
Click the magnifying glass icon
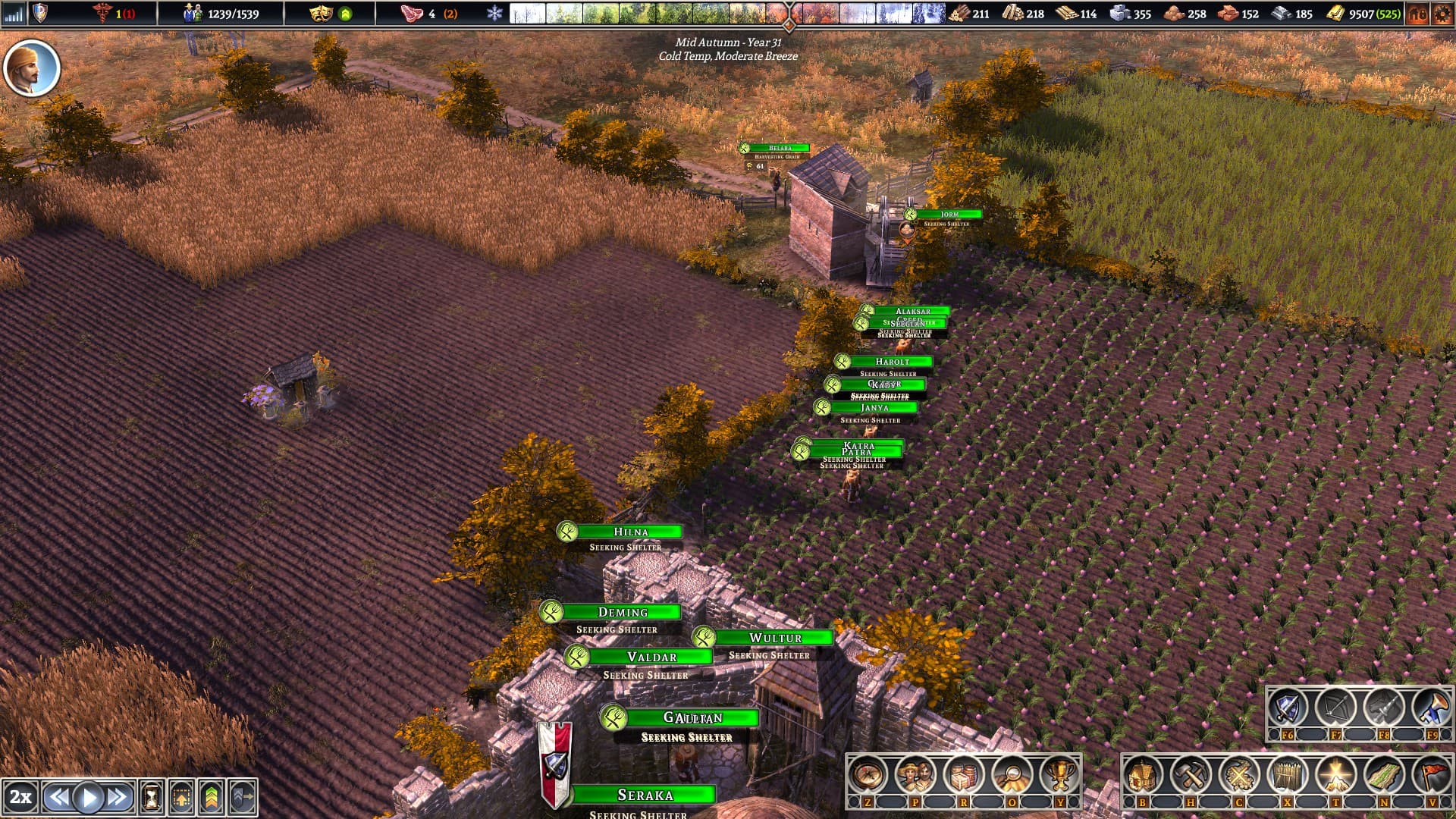click(1012, 775)
